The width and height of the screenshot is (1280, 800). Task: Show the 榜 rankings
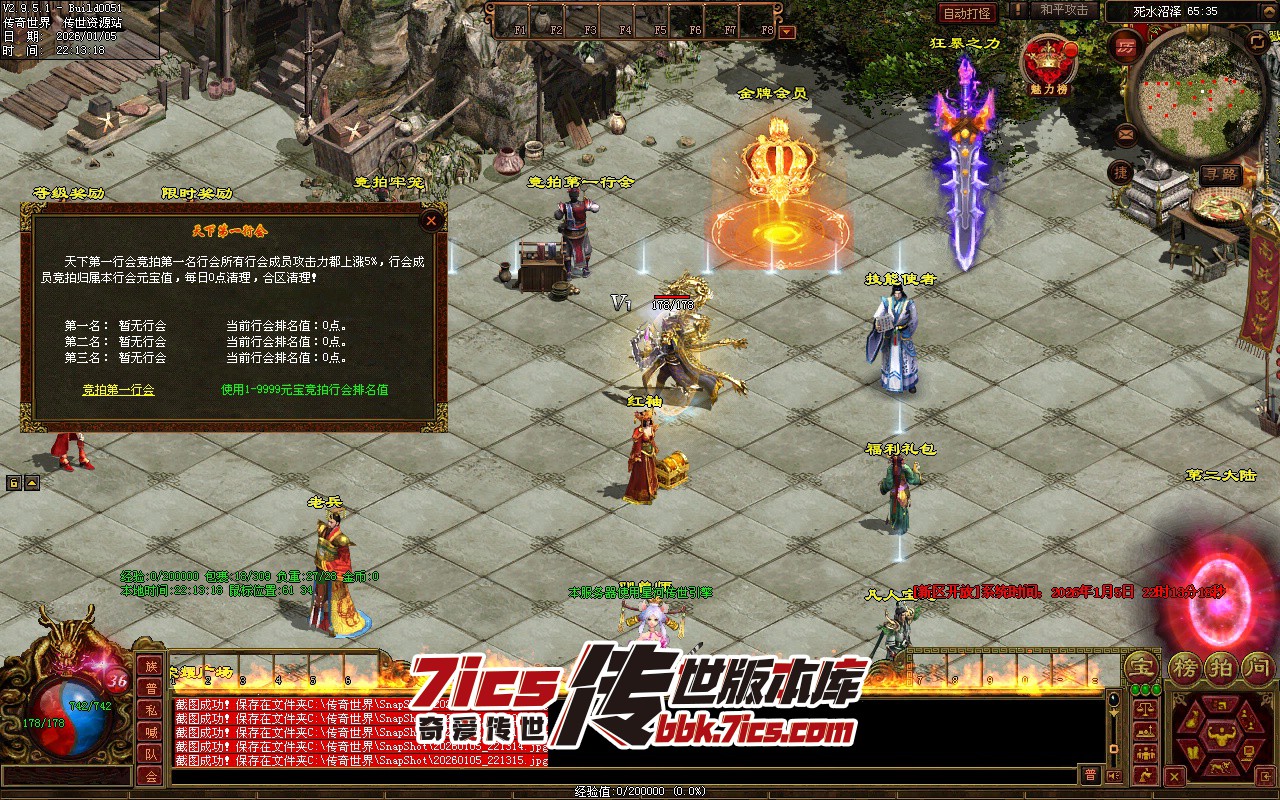[x=1186, y=666]
